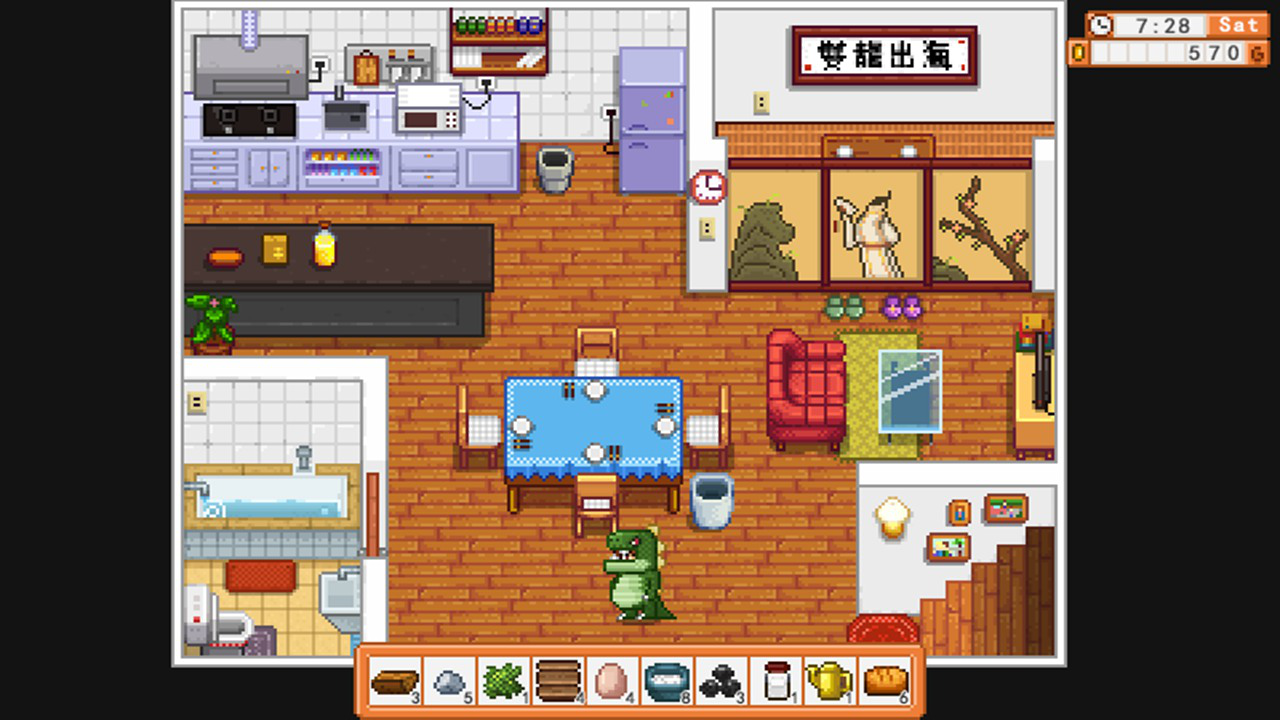
Task: Click the Sat day indicator
Action: [1239, 25]
